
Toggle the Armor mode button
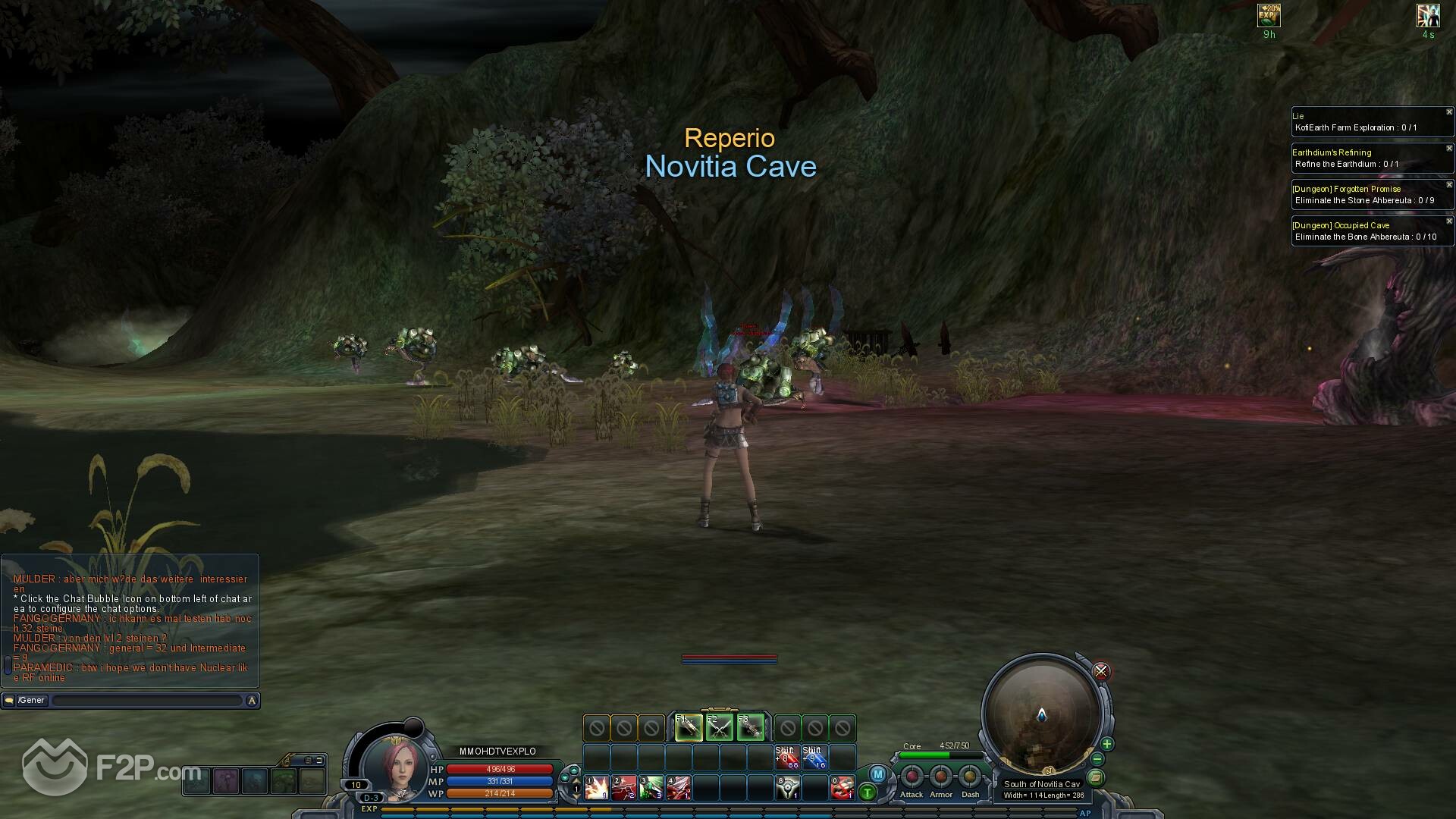pyautogui.click(x=941, y=777)
